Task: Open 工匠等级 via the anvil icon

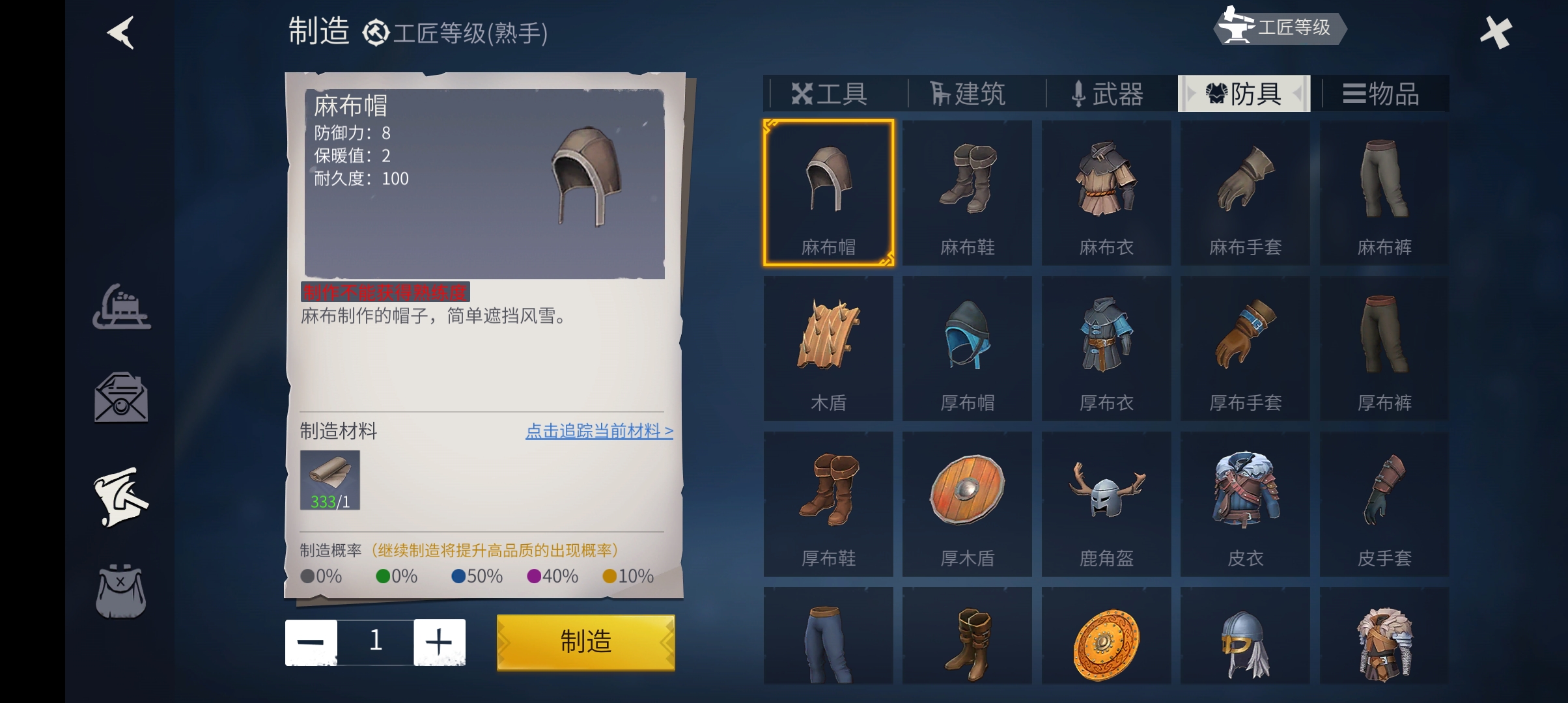Action: tap(1280, 28)
